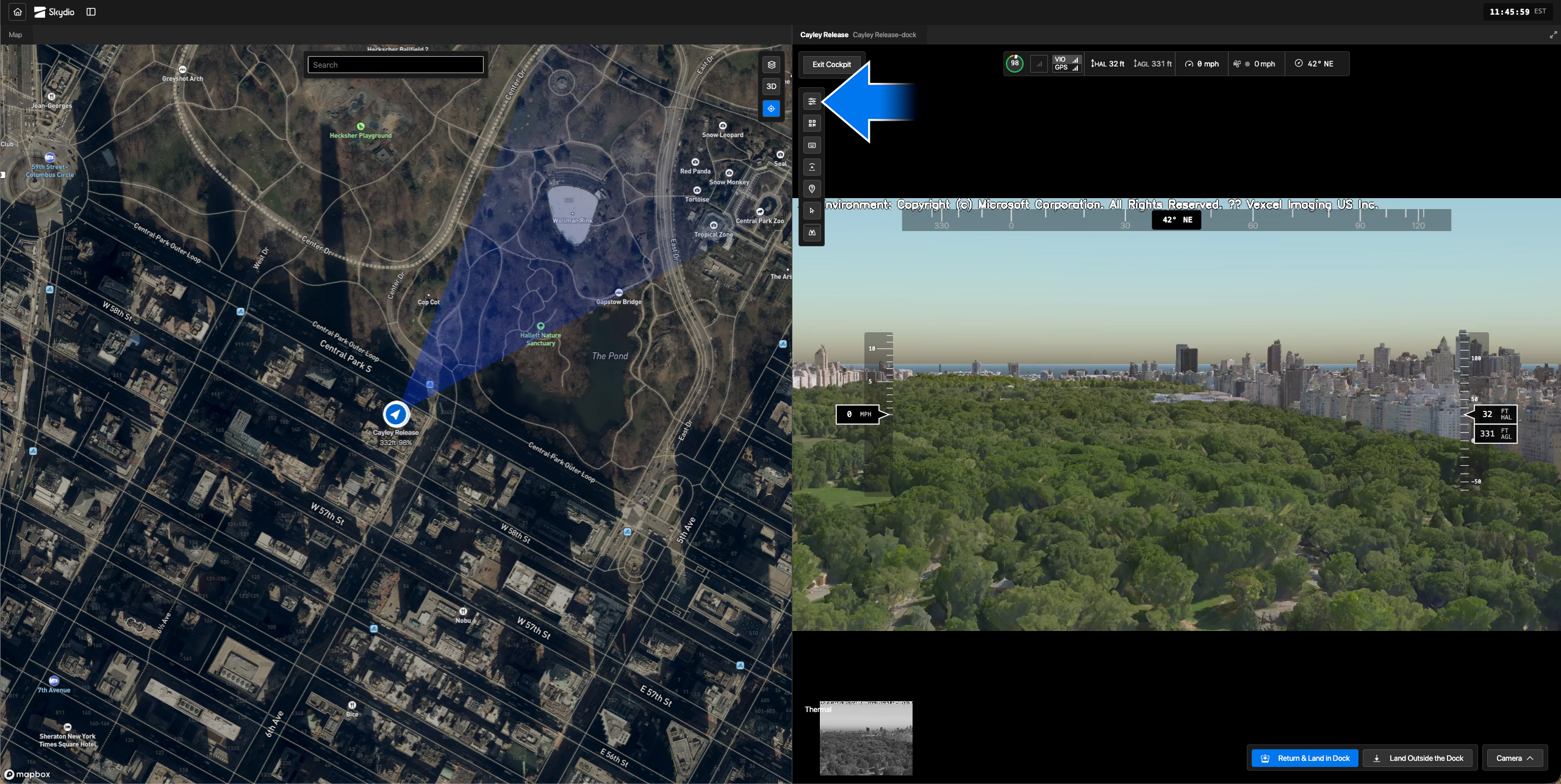
Task: Click the grid scan mode icon
Action: pos(811,123)
